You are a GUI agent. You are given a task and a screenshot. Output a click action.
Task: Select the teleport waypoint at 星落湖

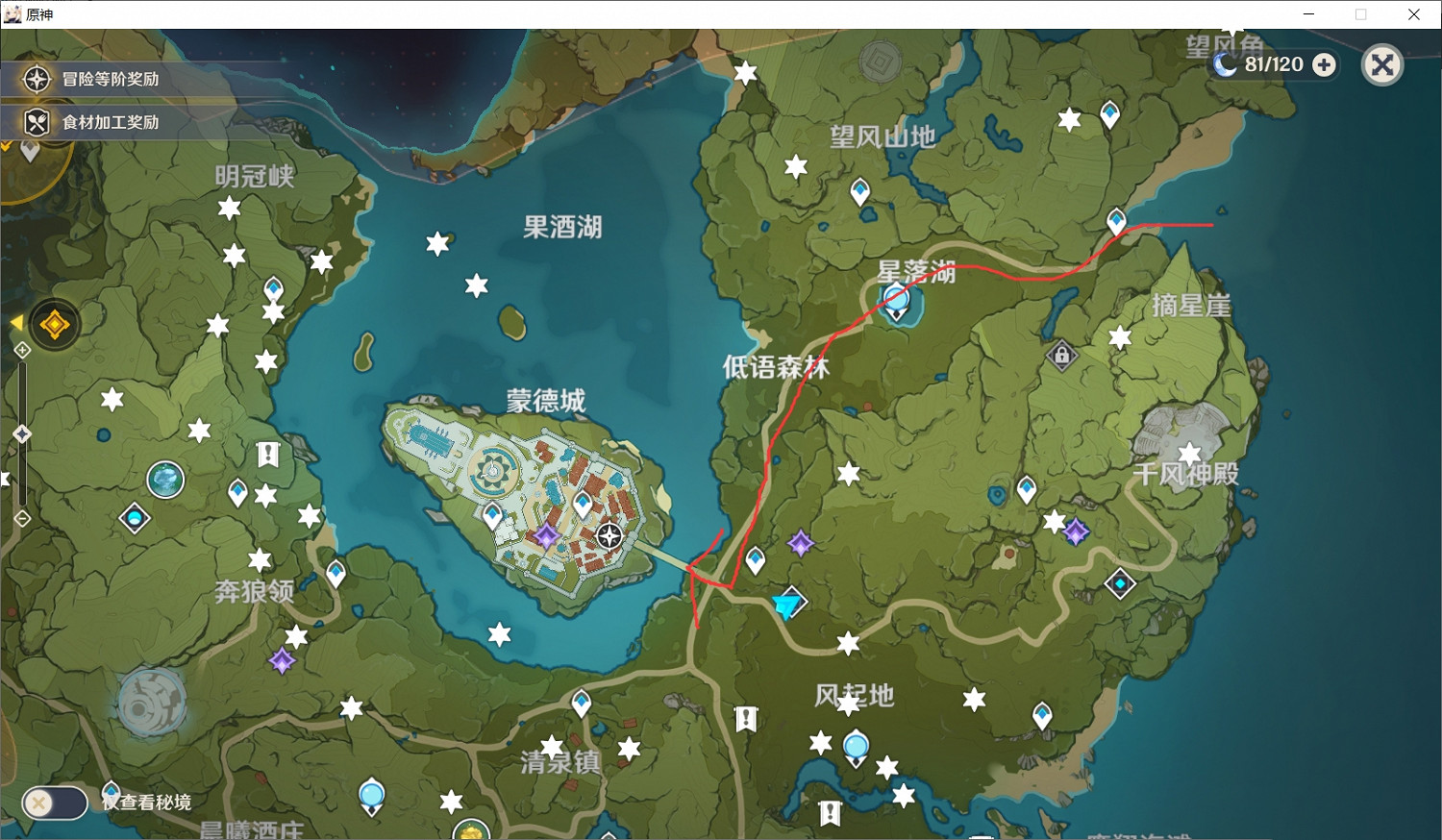(897, 298)
